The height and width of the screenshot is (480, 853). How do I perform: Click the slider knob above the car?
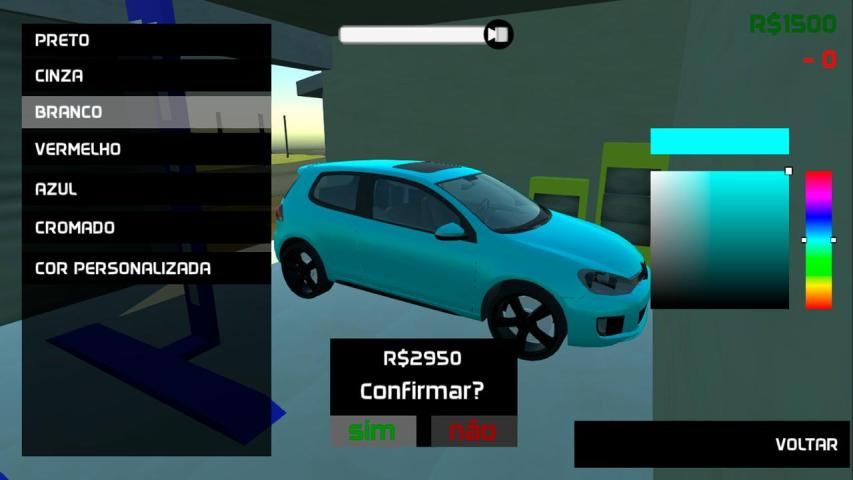point(498,35)
